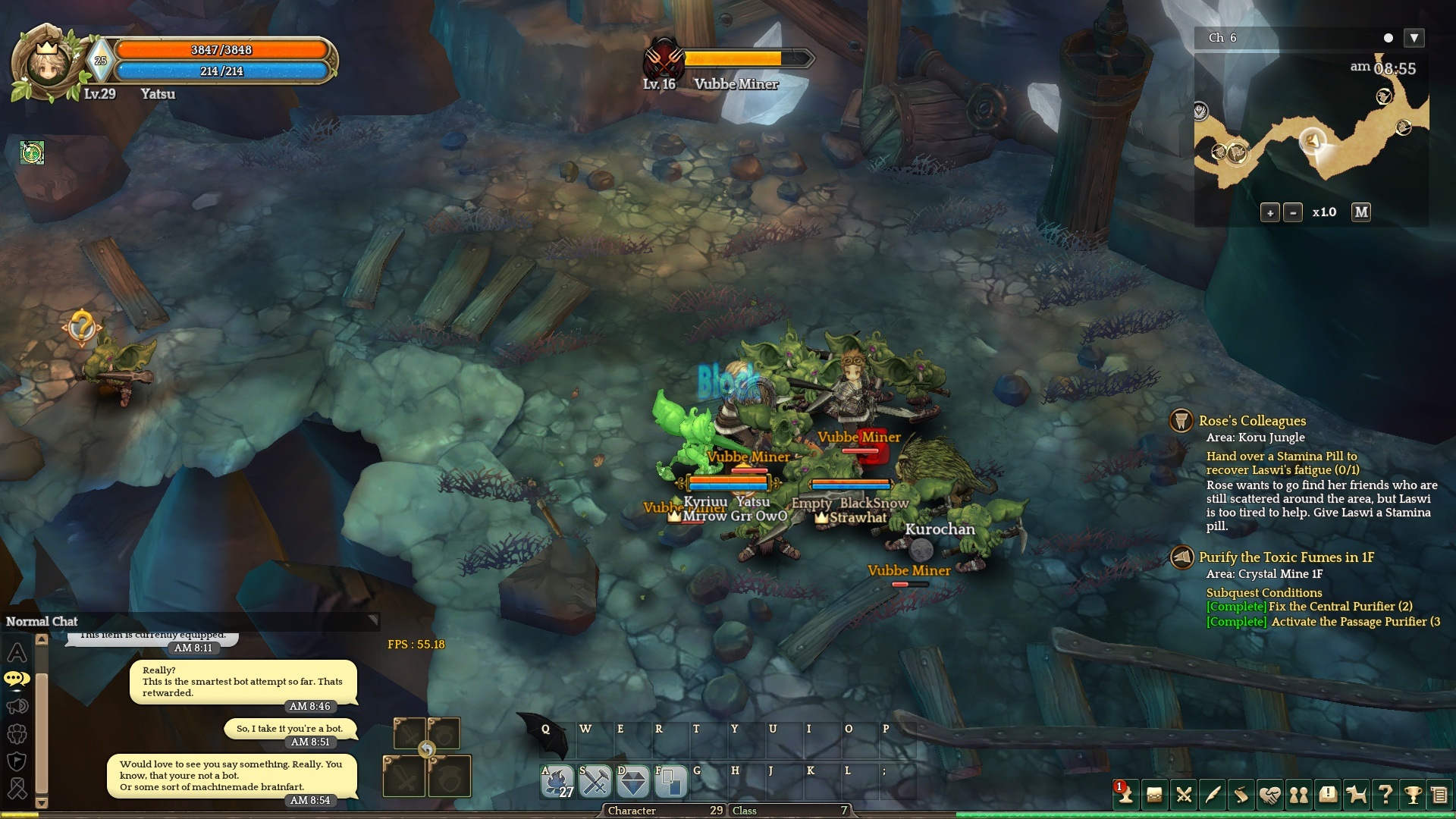Expand the channel dropdown arrow
This screenshot has width=1456, height=819.
click(1414, 38)
